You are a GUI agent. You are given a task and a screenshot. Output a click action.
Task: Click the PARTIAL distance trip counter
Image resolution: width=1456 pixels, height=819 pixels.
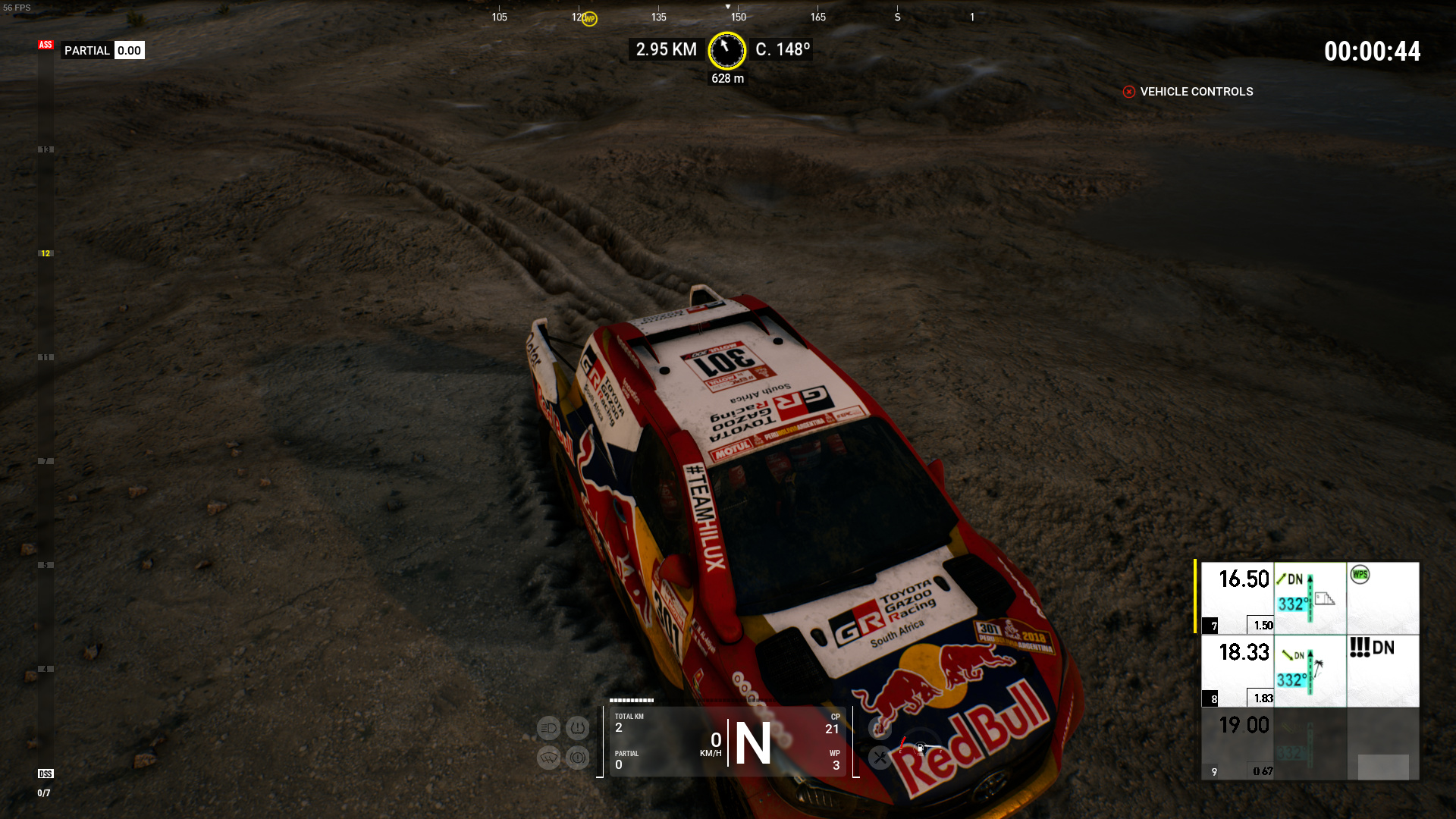tap(103, 51)
